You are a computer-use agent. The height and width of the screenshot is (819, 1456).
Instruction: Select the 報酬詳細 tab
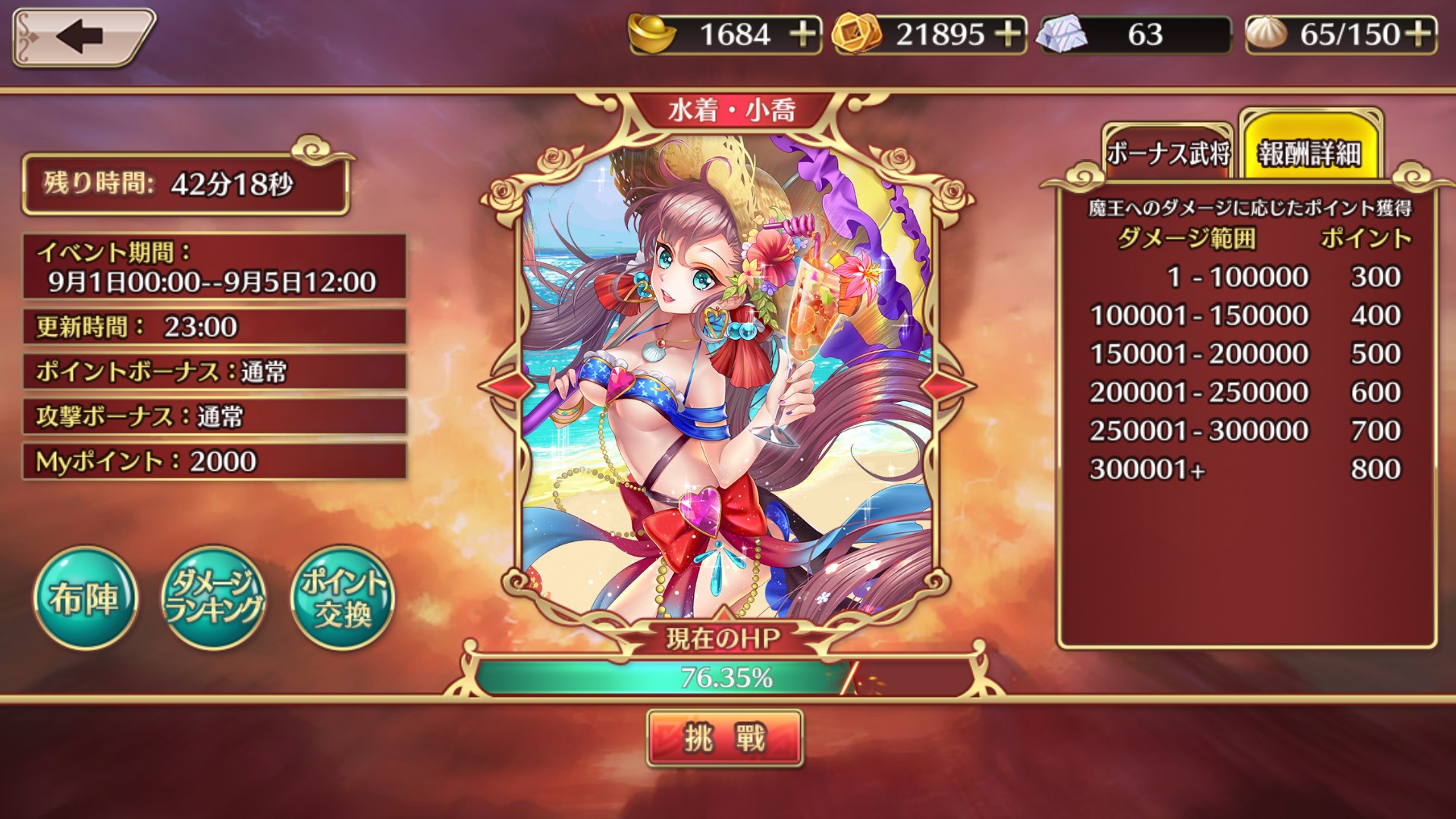(1310, 152)
